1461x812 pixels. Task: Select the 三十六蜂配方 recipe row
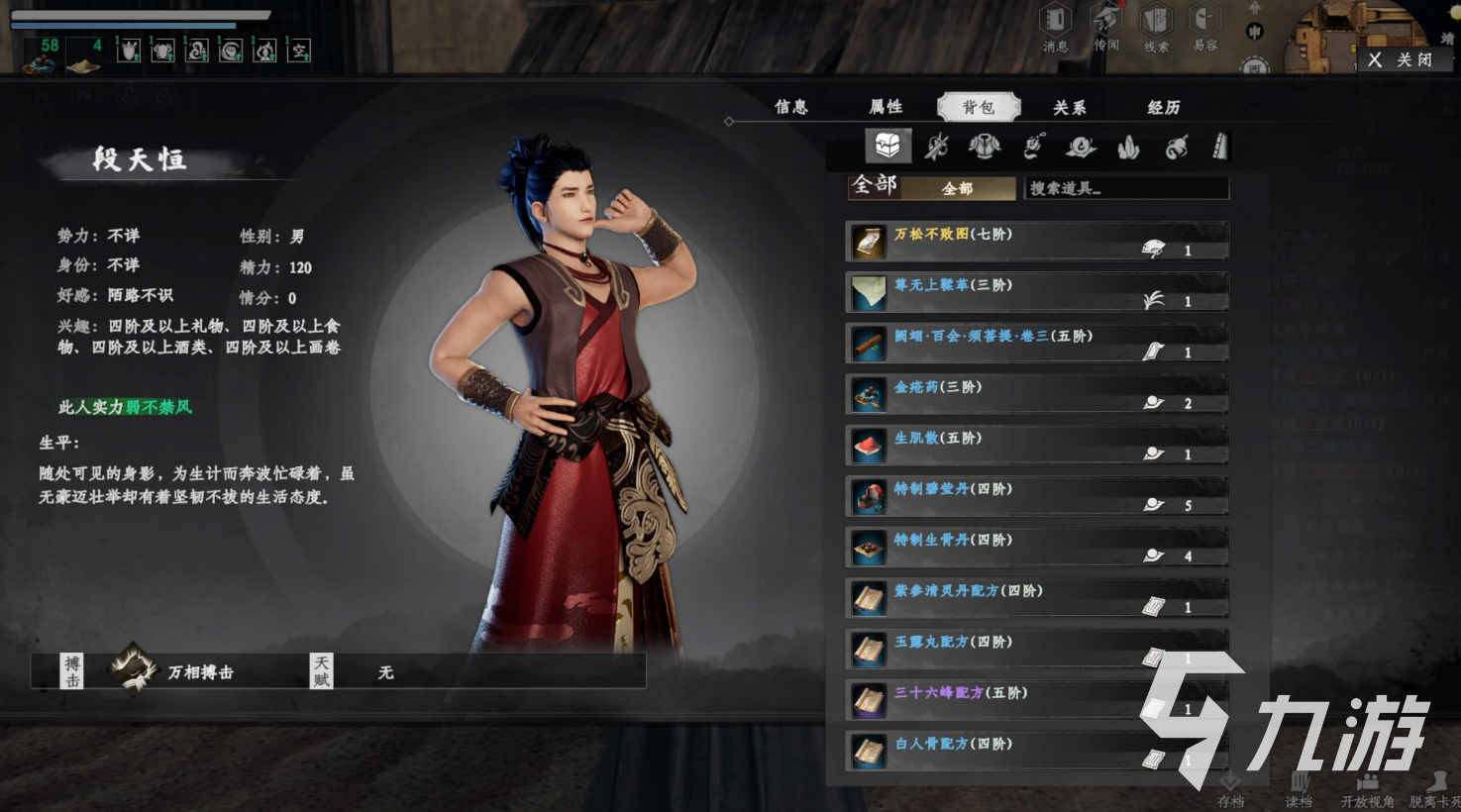[x=1036, y=700]
